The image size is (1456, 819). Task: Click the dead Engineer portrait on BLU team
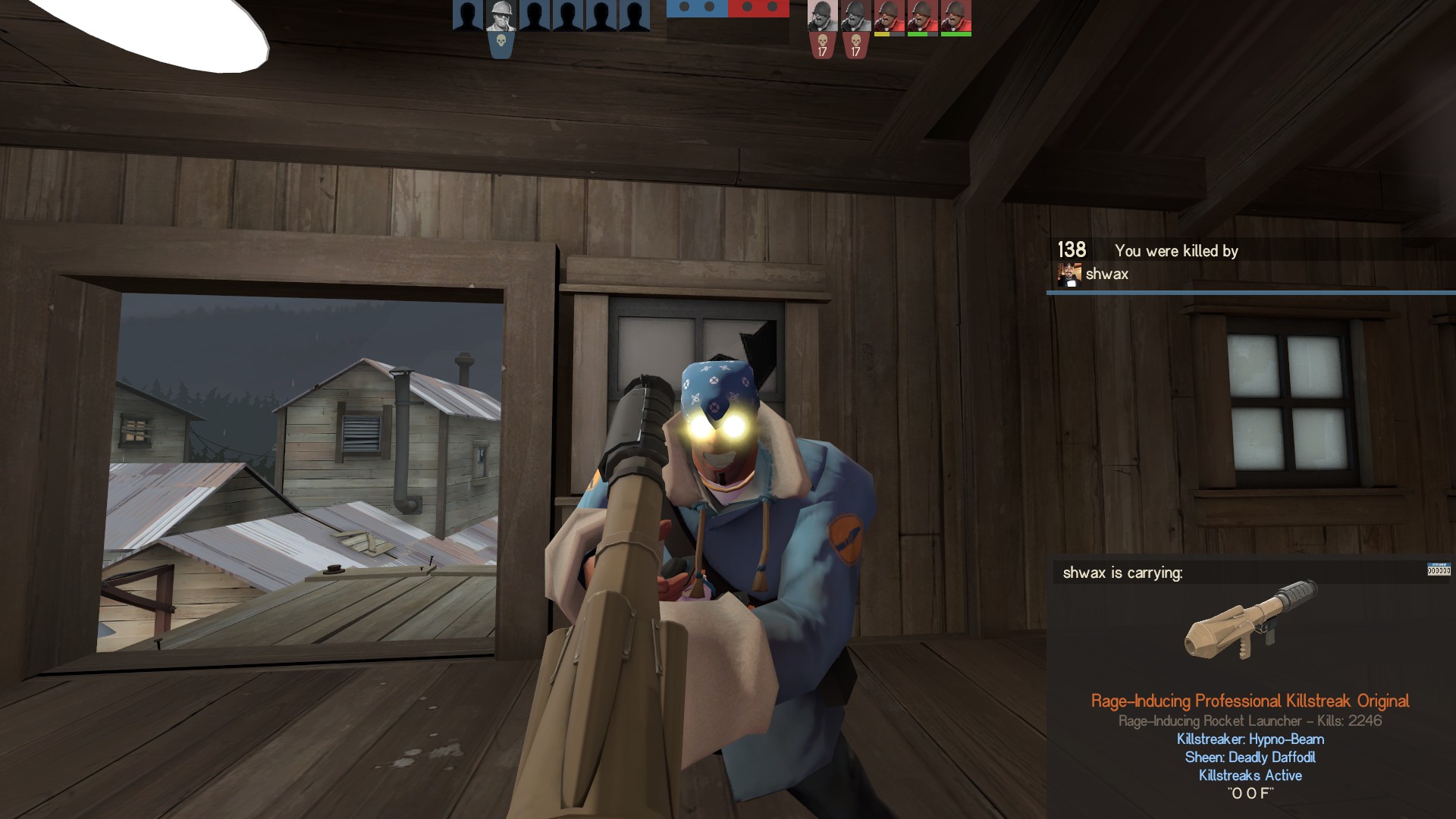pos(500,15)
